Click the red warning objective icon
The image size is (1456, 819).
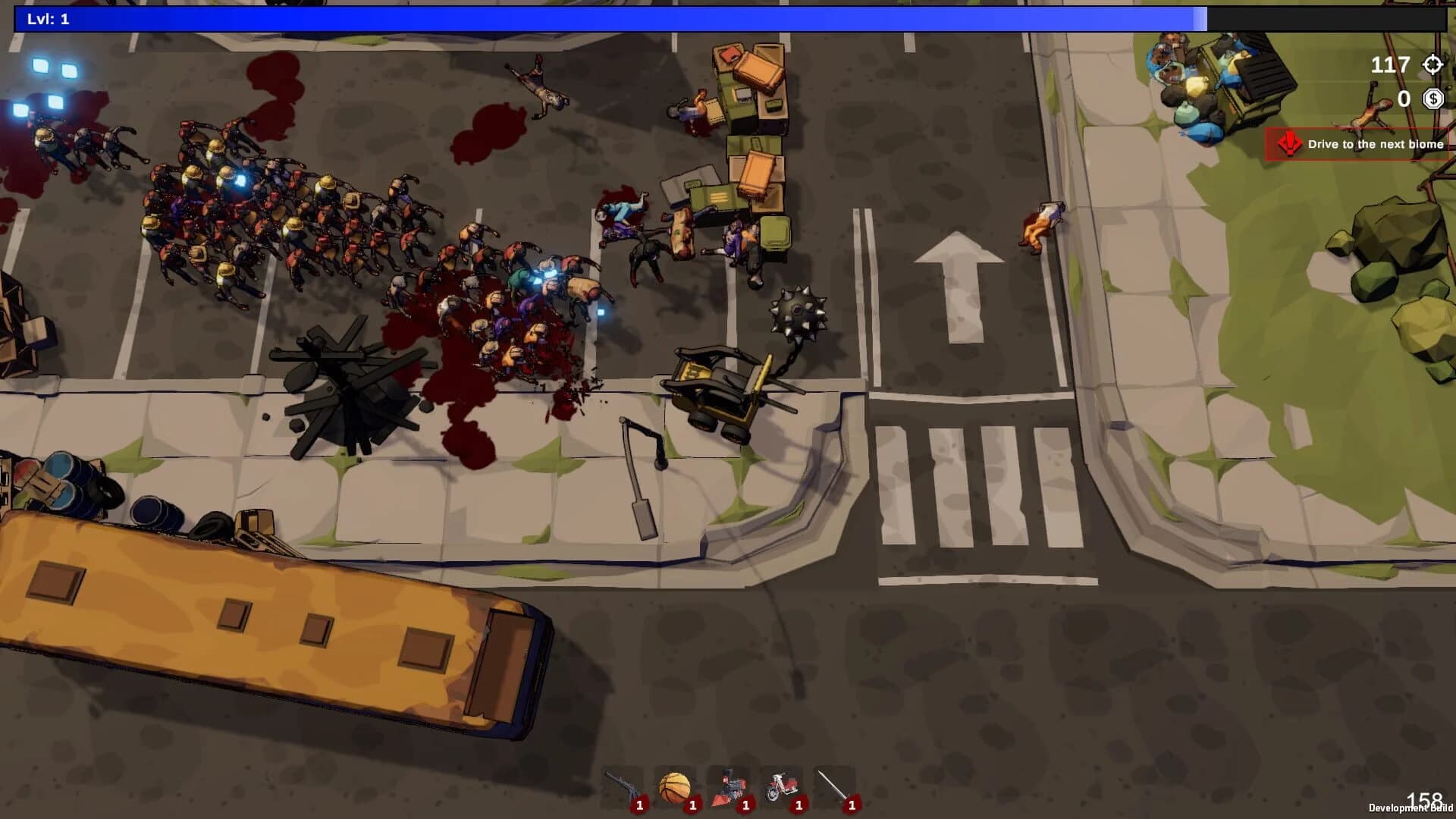tap(1290, 144)
